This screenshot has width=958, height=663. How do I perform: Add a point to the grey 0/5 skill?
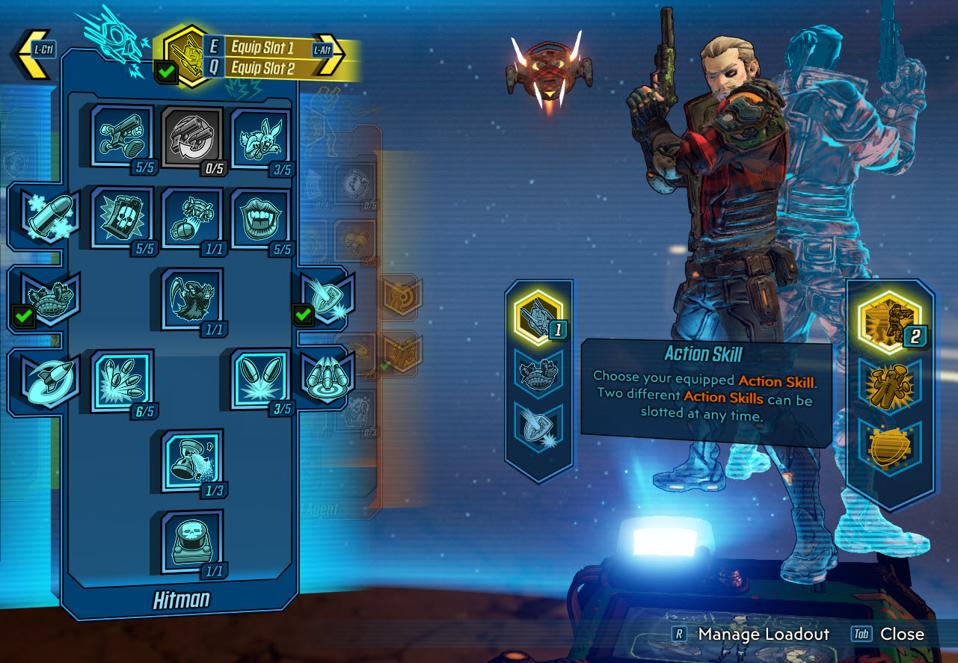point(193,137)
